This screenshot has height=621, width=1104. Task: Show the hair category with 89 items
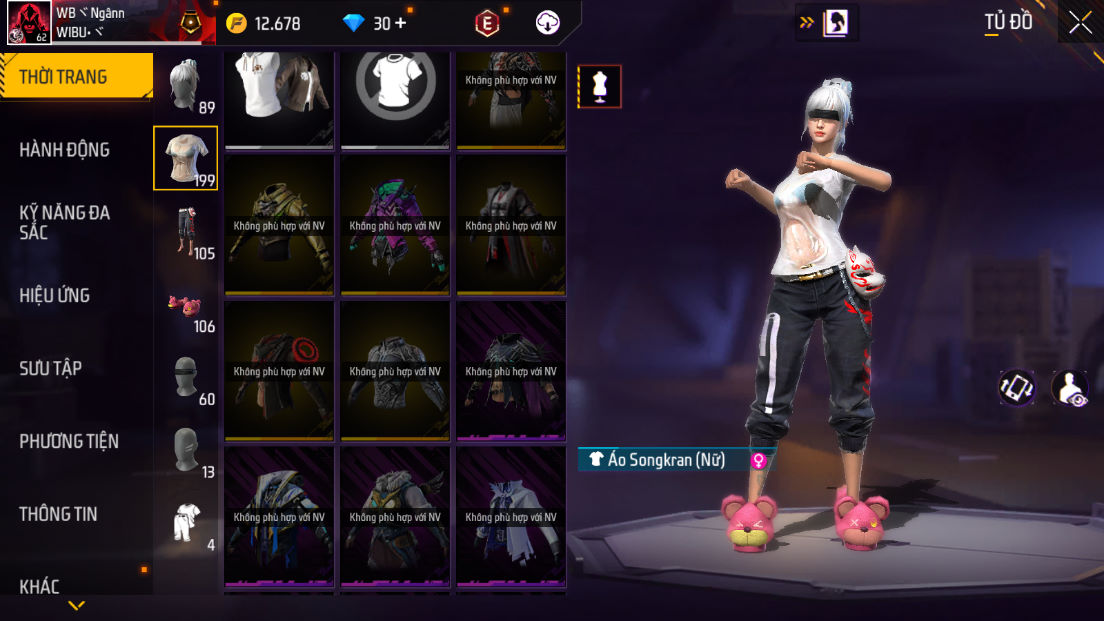(186, 86)
